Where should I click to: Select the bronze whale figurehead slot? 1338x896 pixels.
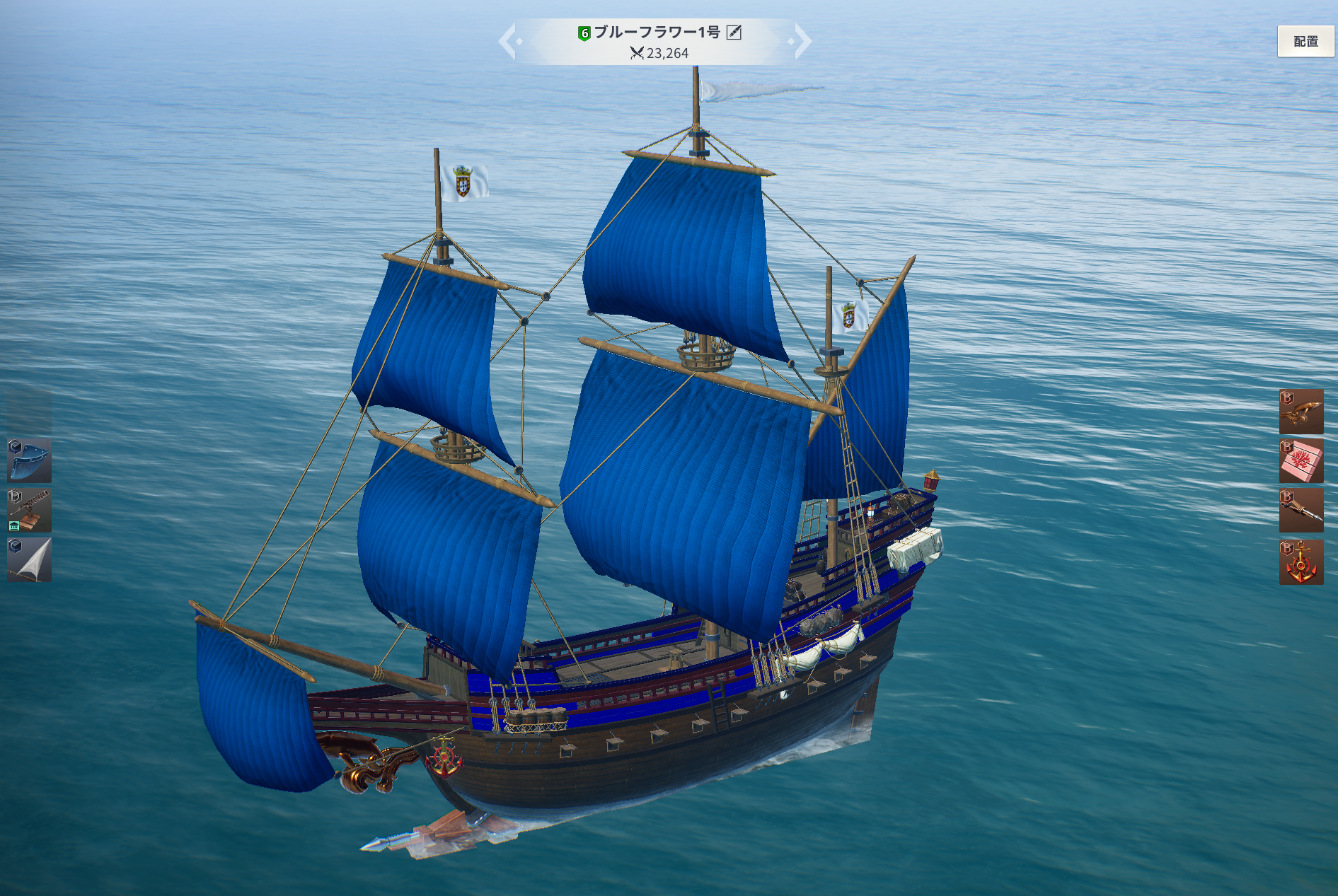(x=1300, y=412)
